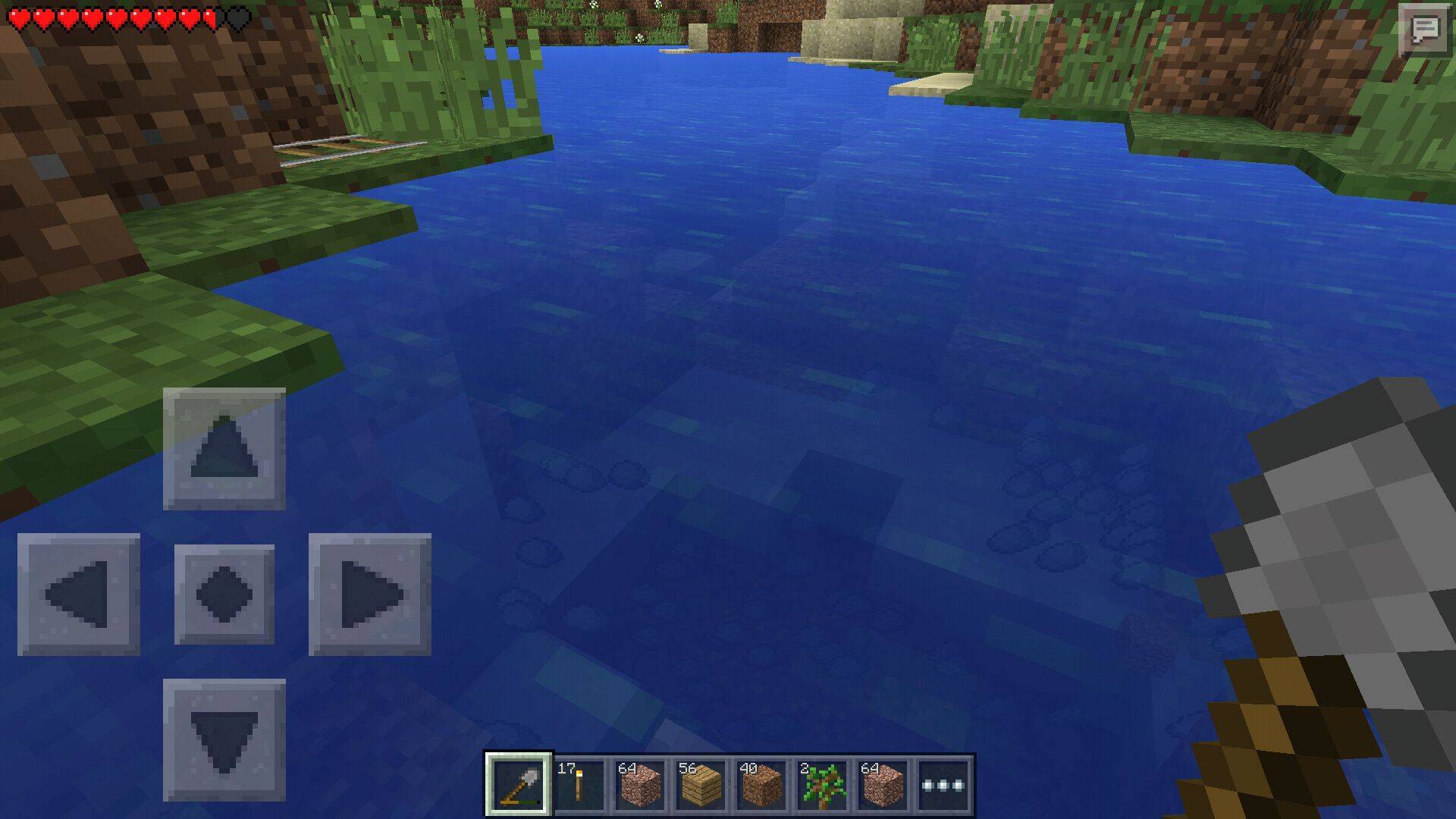The width and height of the screenshot is (1456, 819).
Task: Tap the center jump diamond button
Action: click(224, 595)
